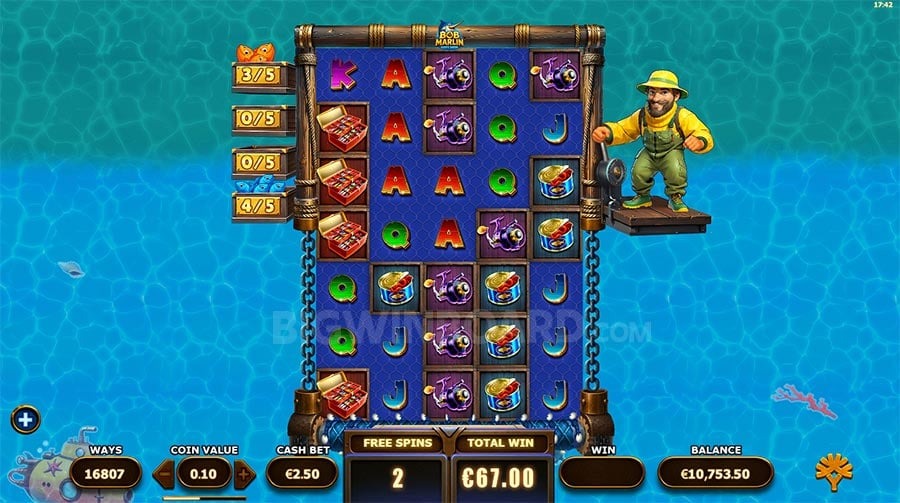The image size is (900, 503).
Task: Open the plus menu button
Action: coord(25,419)
